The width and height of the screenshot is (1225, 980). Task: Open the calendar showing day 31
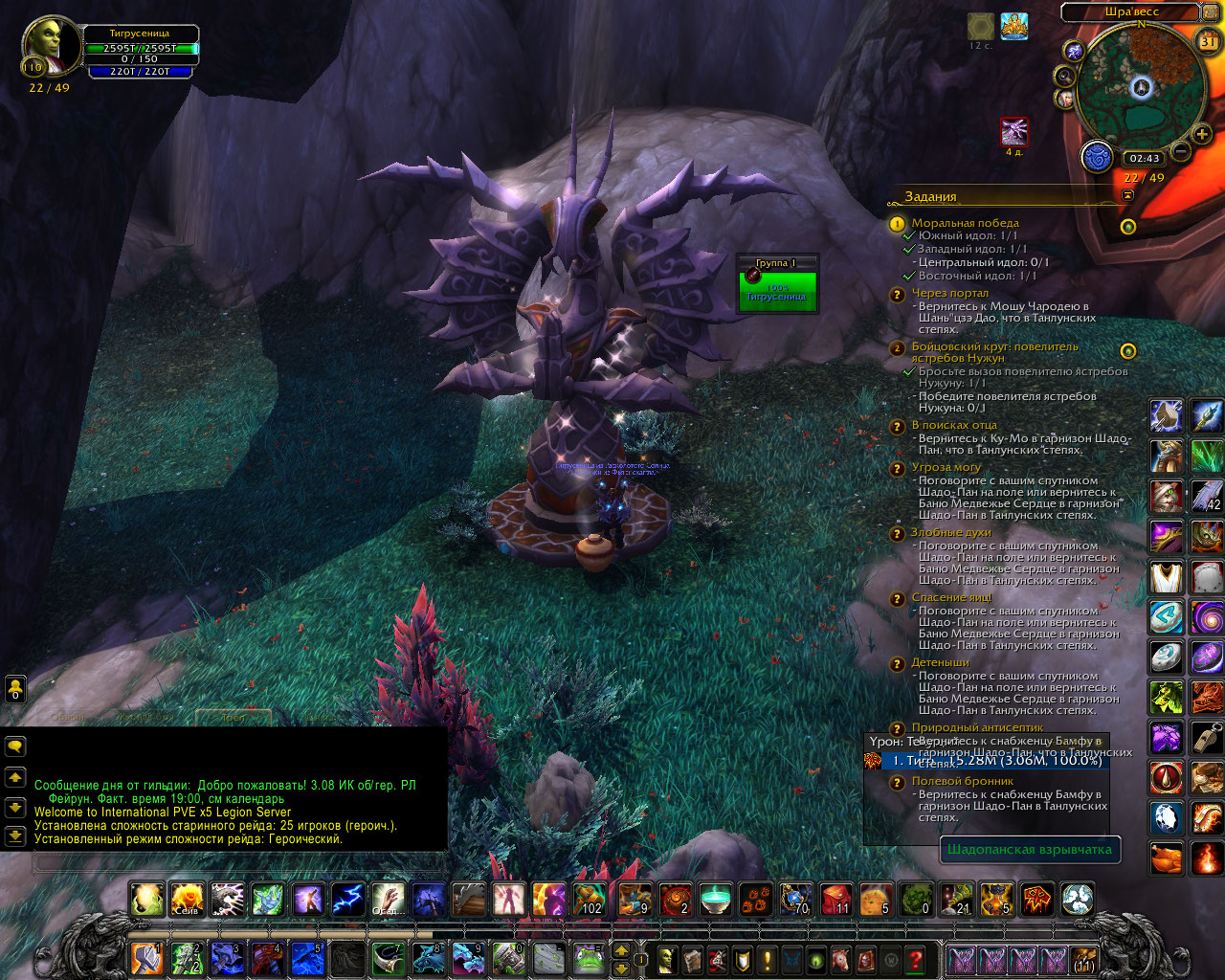1208,41
